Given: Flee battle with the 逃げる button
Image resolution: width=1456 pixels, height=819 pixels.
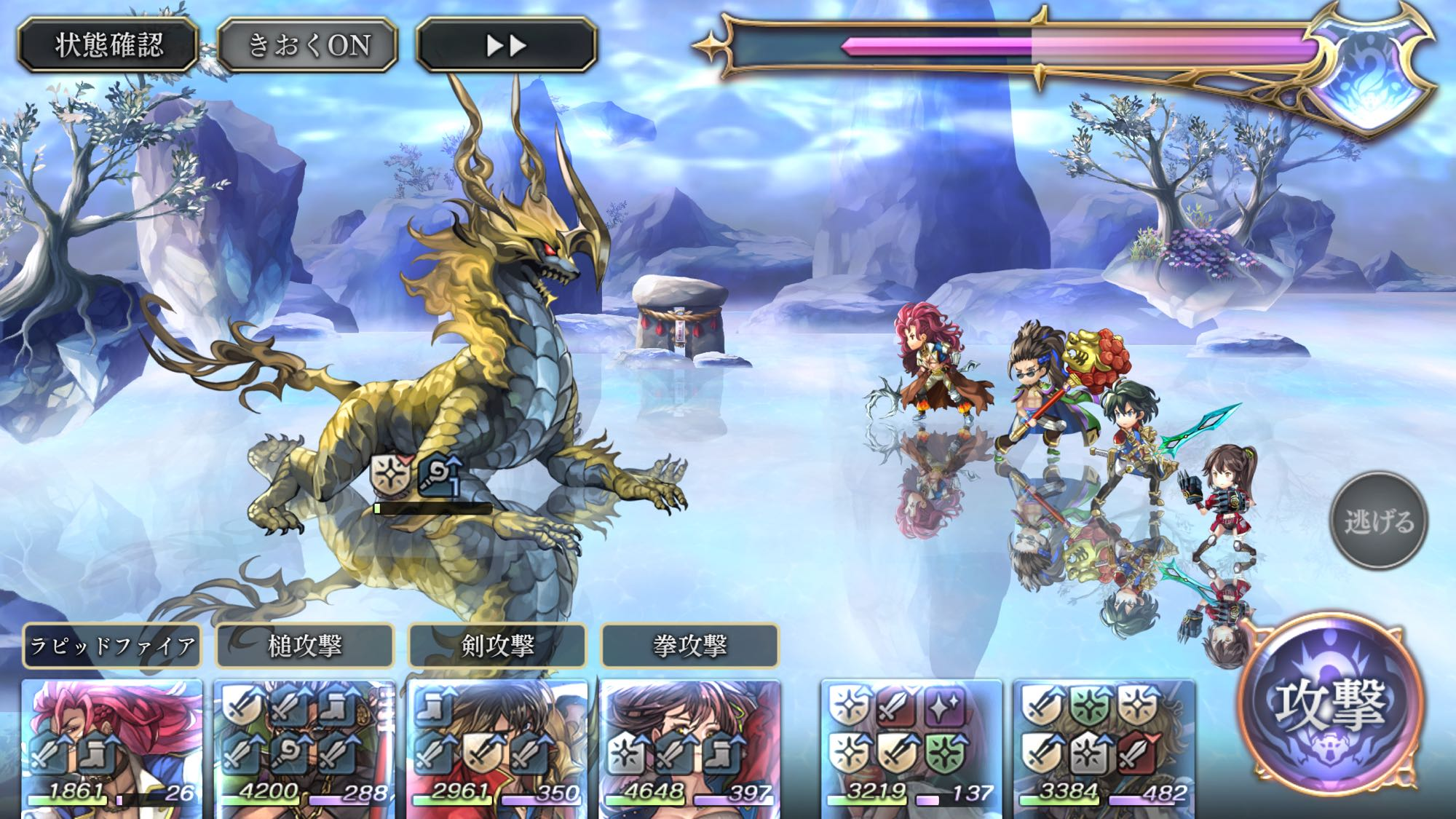Looking at the screenshot, I should pos(1378,521).
